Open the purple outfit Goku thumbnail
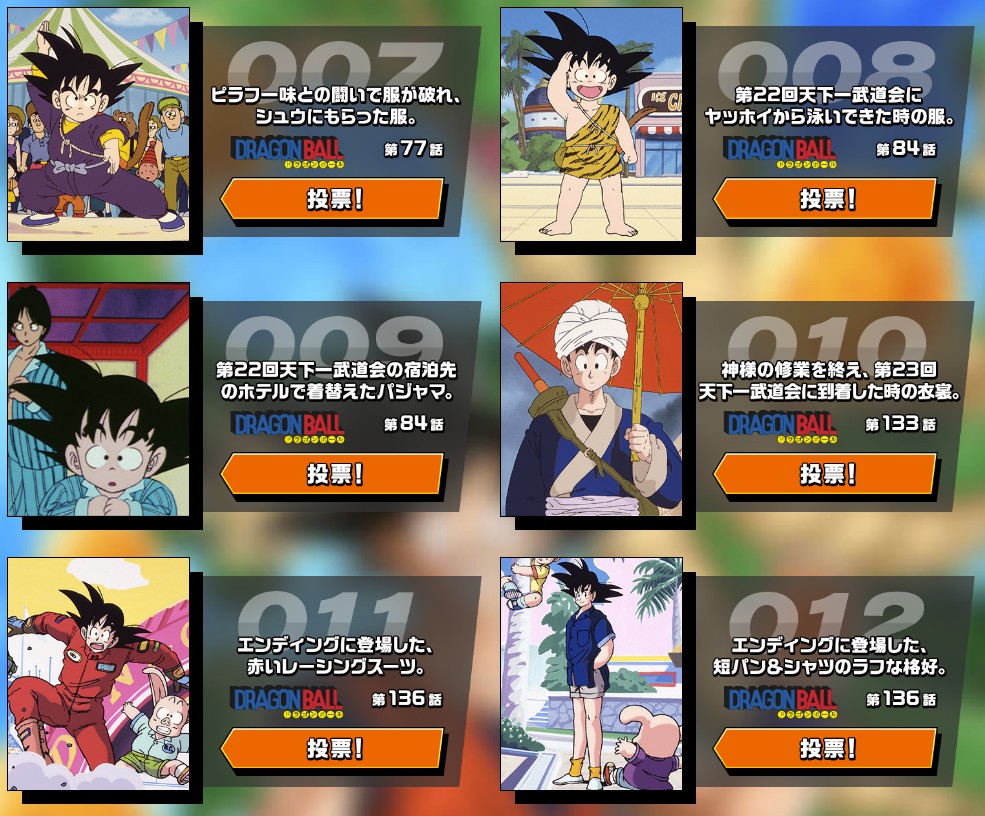The height and width of the screenshot is (816, 985). coord(98,124)
